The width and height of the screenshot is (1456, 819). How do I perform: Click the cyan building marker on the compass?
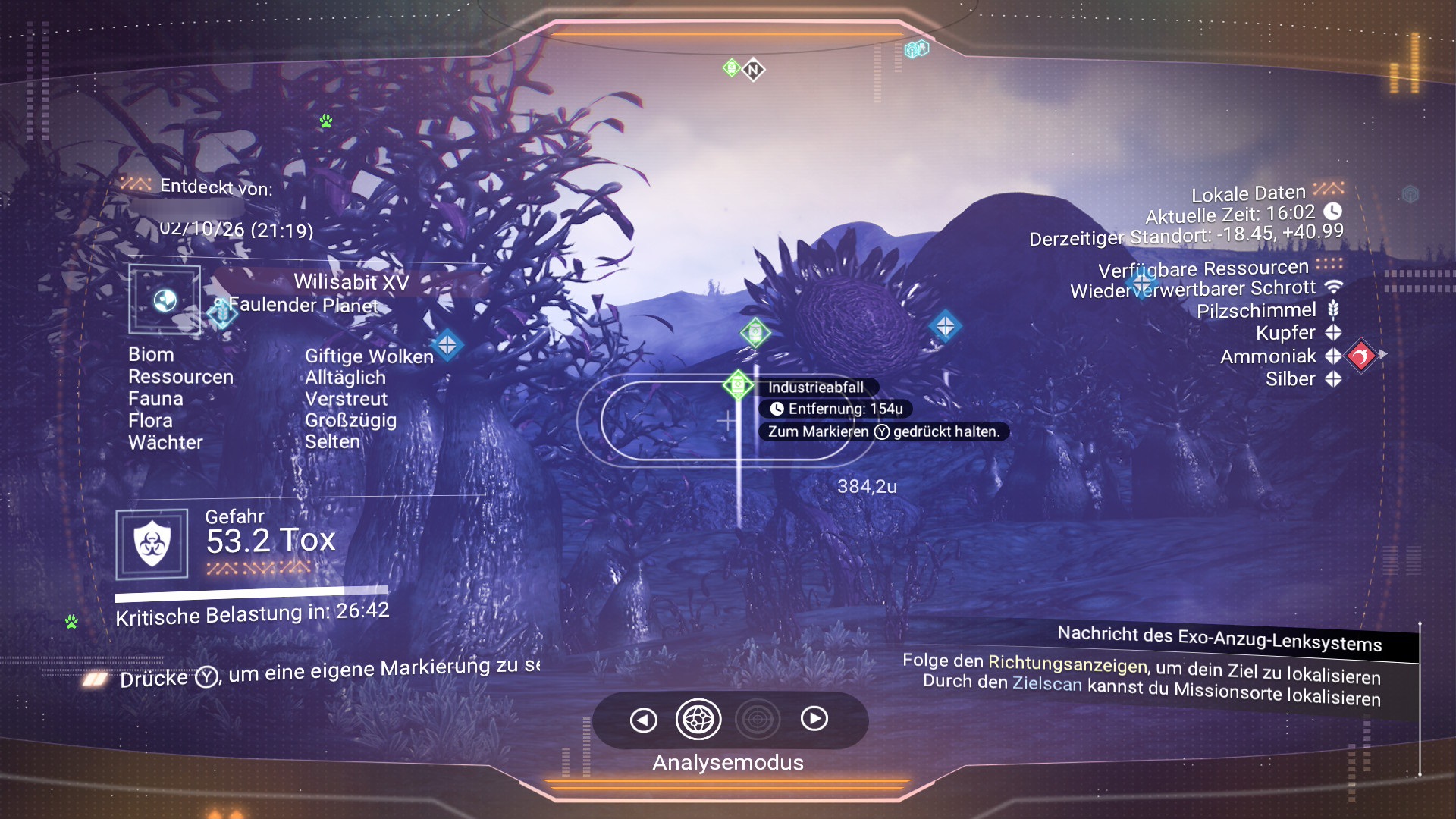point(916,50)
